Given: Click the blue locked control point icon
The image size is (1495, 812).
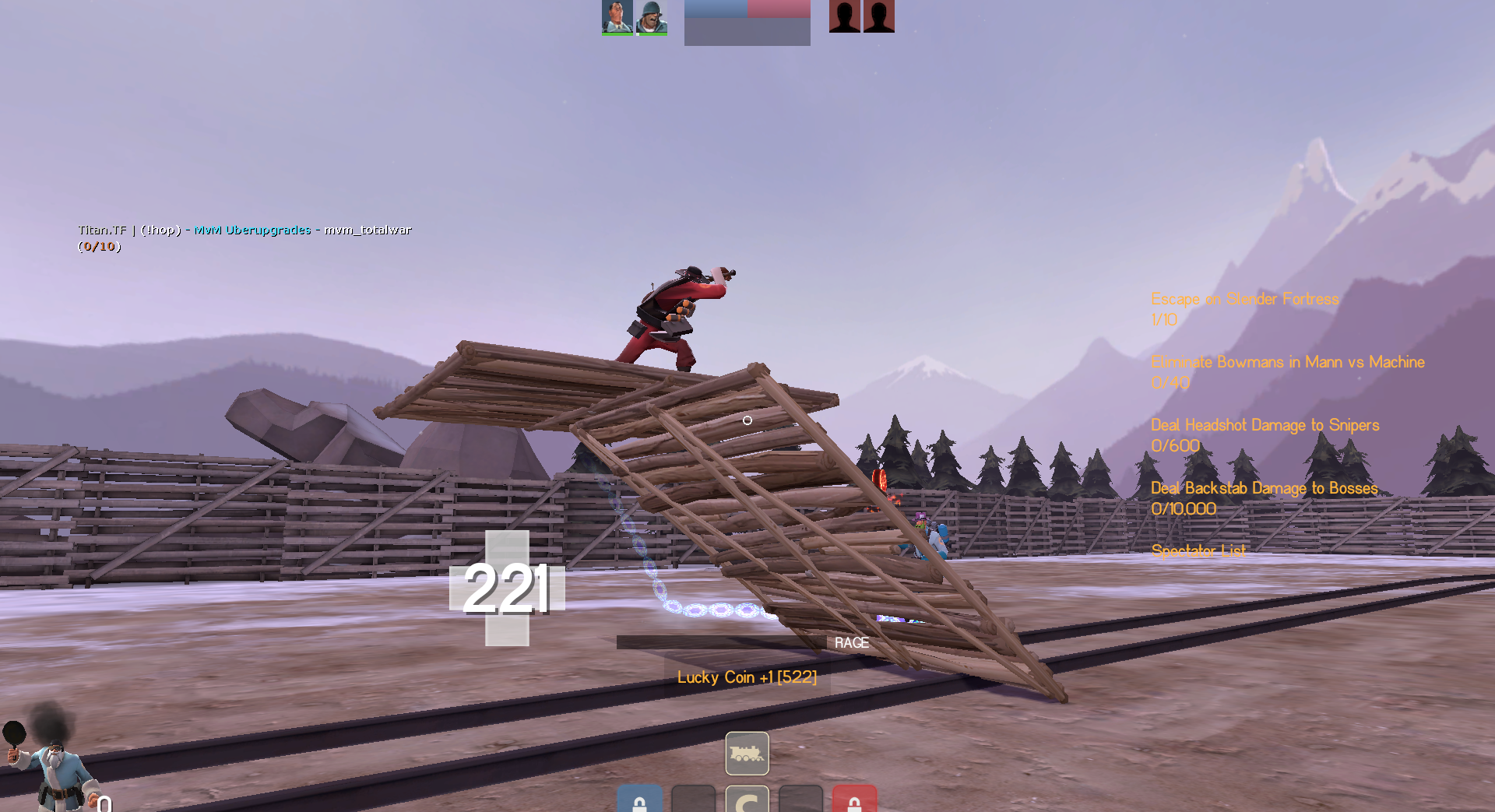Looking at the screenshot, I should (x=639, y=800).
